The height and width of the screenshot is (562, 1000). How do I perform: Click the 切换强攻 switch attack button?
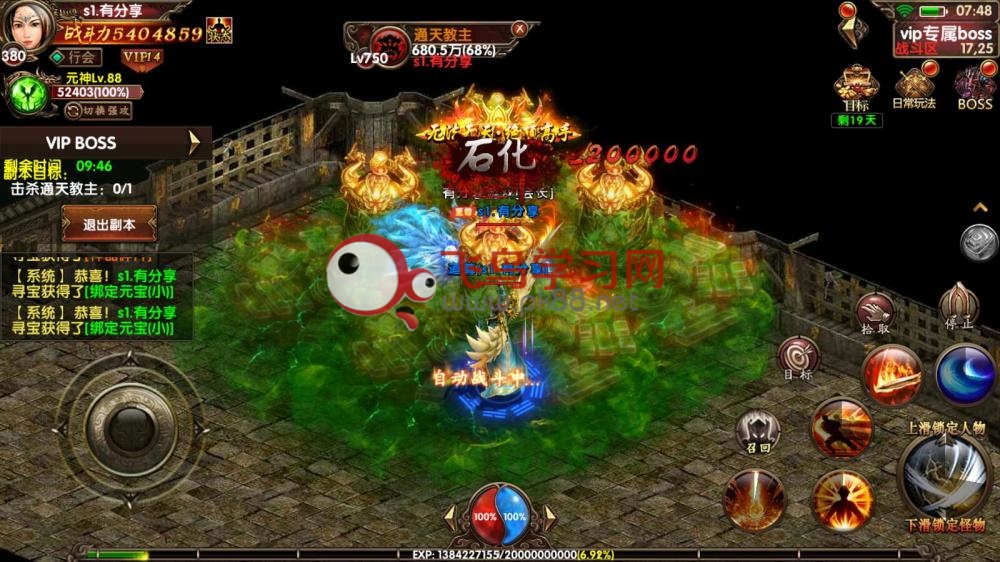(99, 111)
